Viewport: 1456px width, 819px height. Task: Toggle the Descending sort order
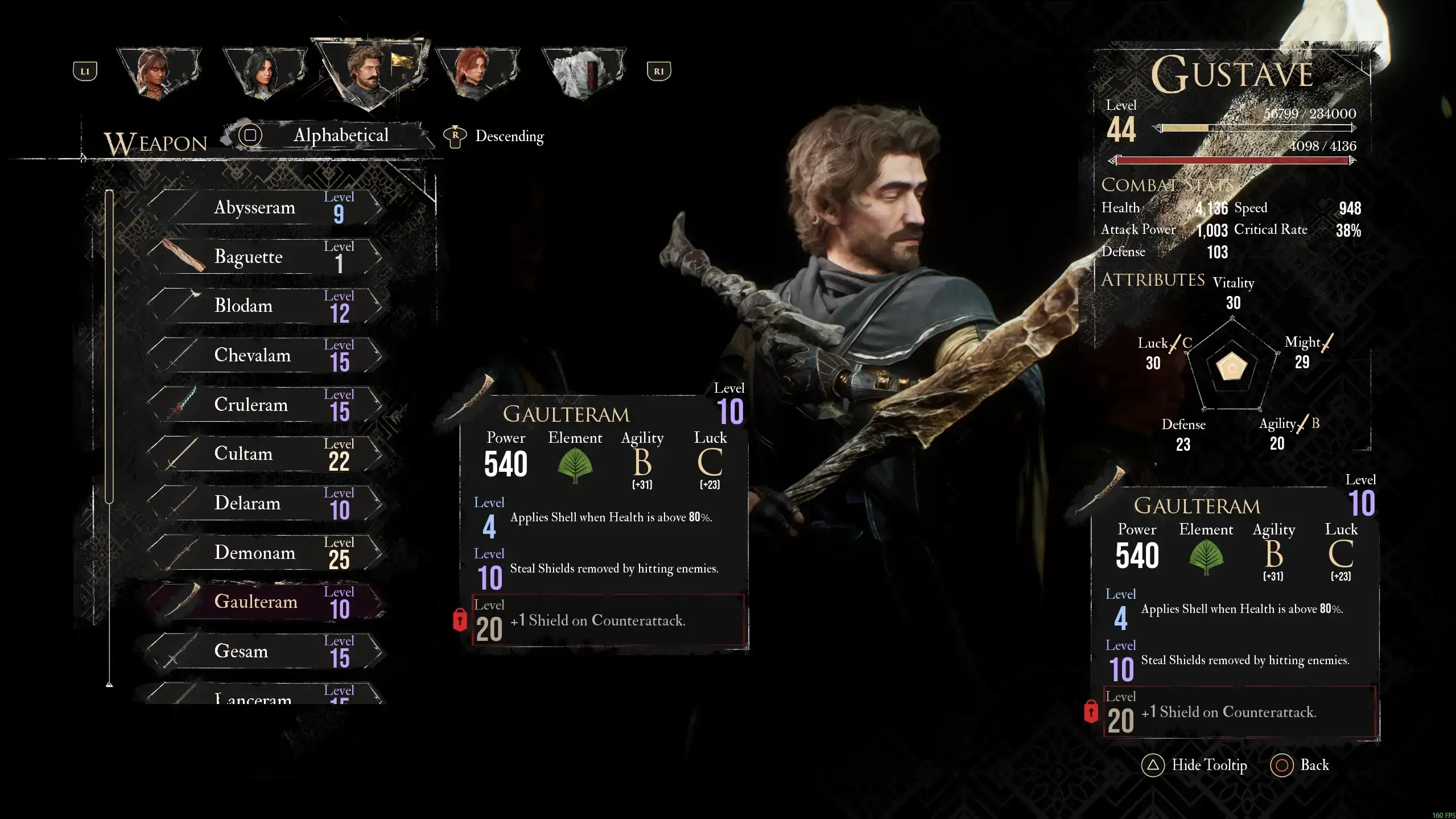coord(494,137)
